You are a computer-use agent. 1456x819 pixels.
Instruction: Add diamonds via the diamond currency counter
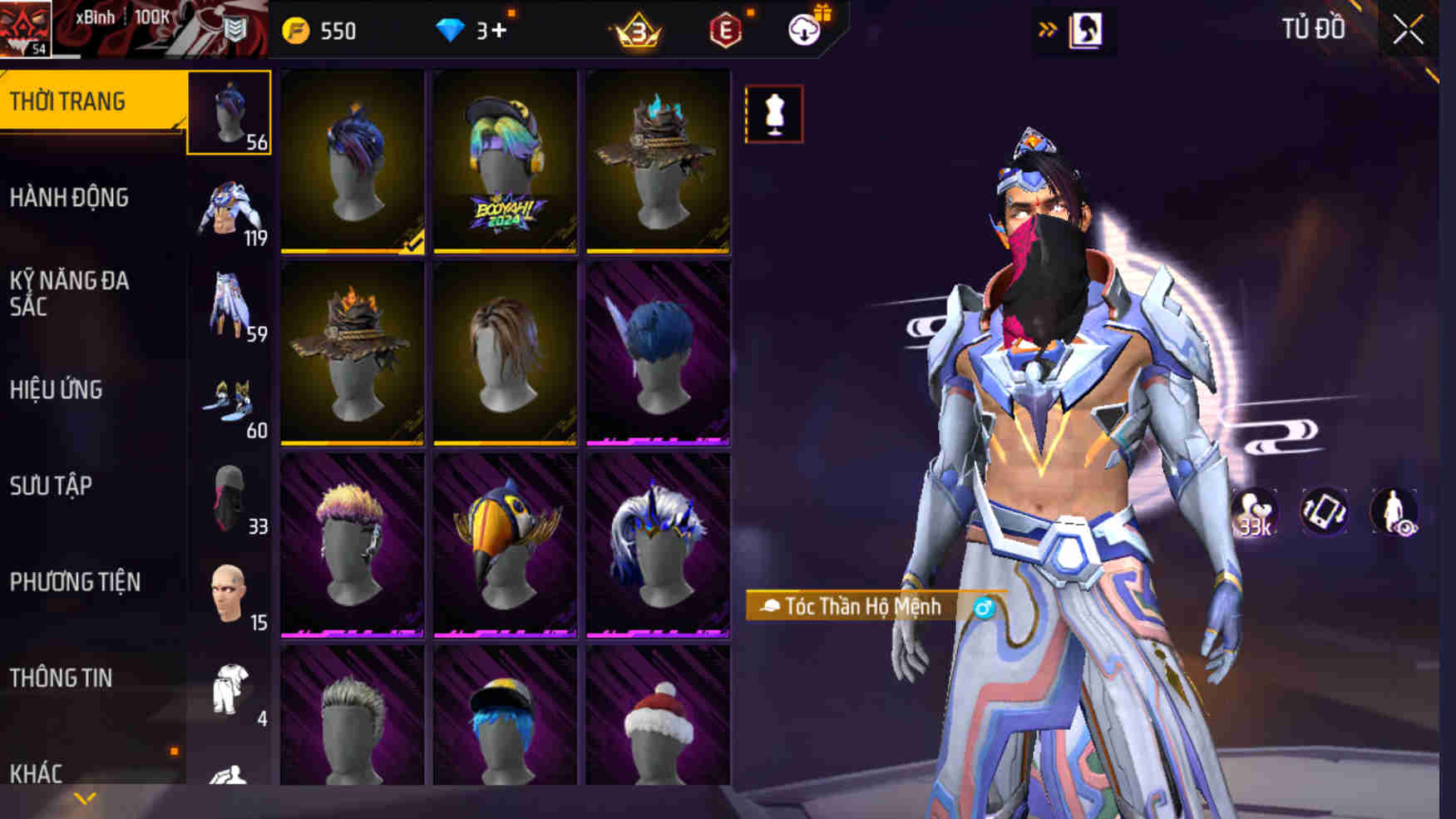click(471, 31)
